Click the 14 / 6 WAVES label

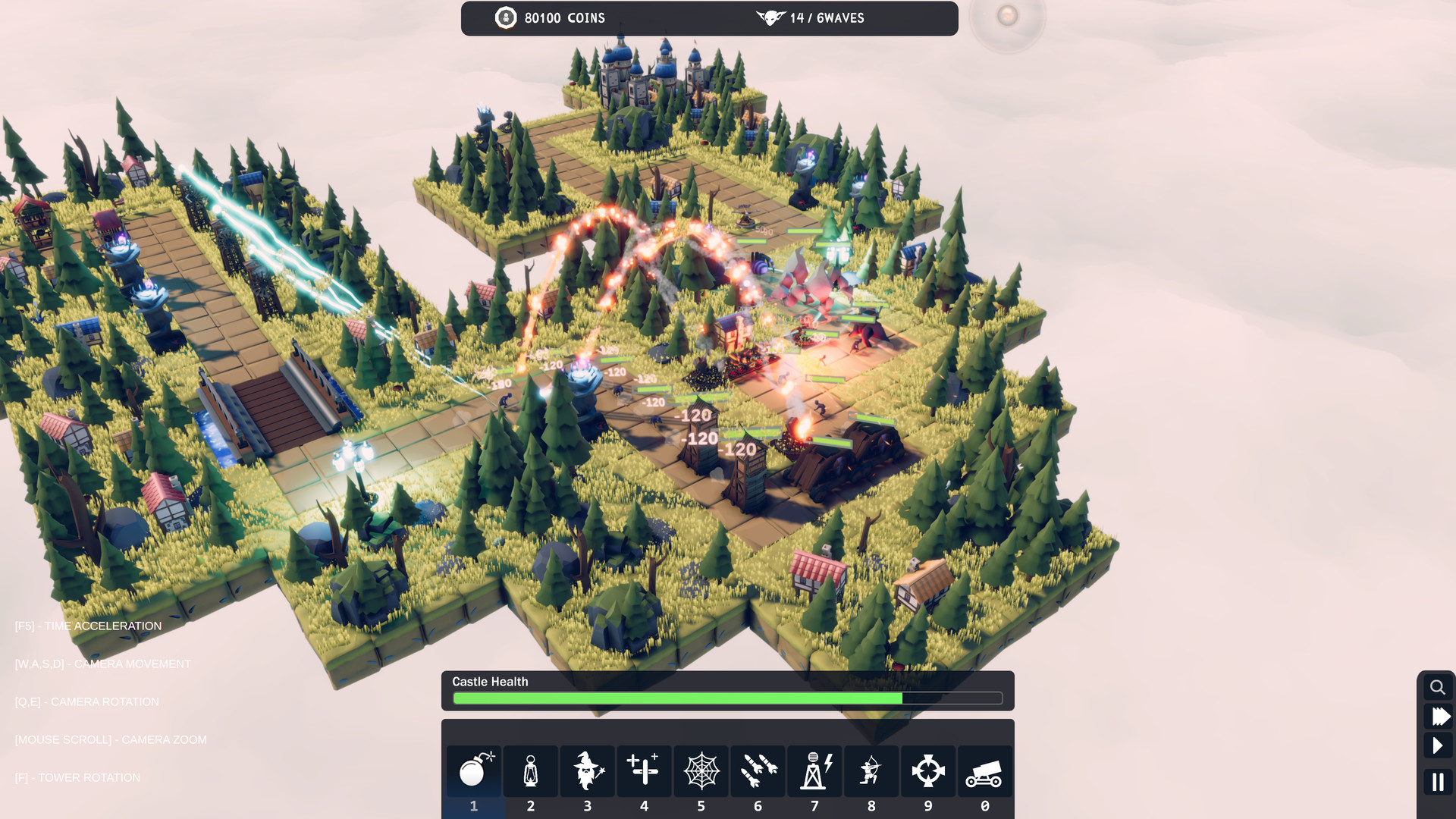pyautogui.click(x=827, y=17)
